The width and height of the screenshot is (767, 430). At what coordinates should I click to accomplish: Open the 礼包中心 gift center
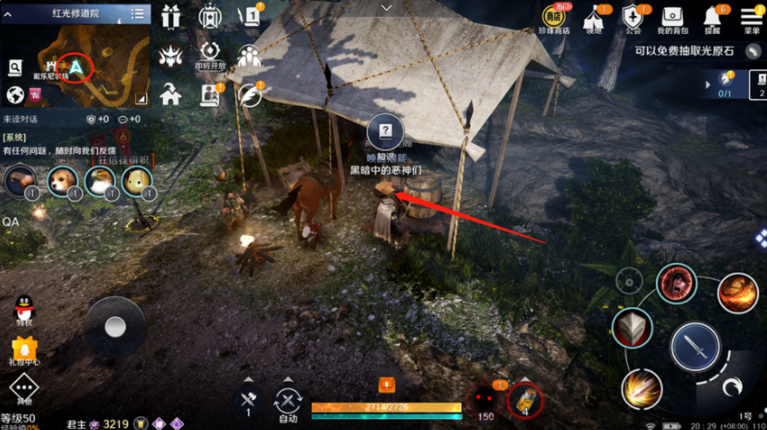click(24, 350)
